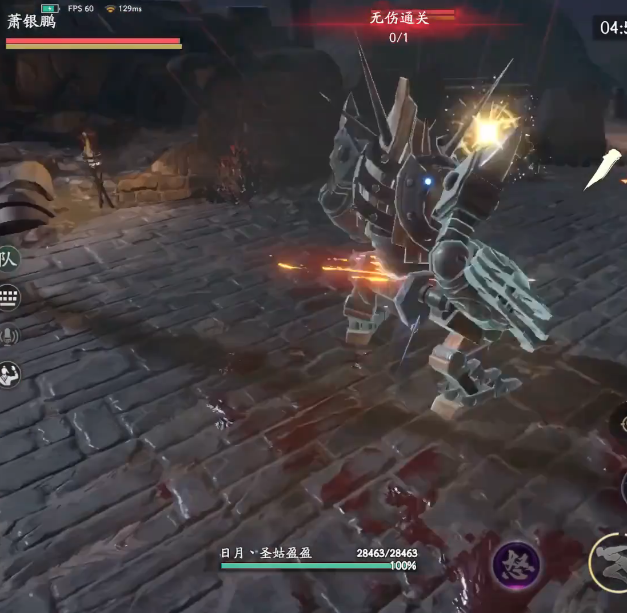Open the emote pose icon
Image resolution: width=627 pixels, height=613 pixels.
9,374
